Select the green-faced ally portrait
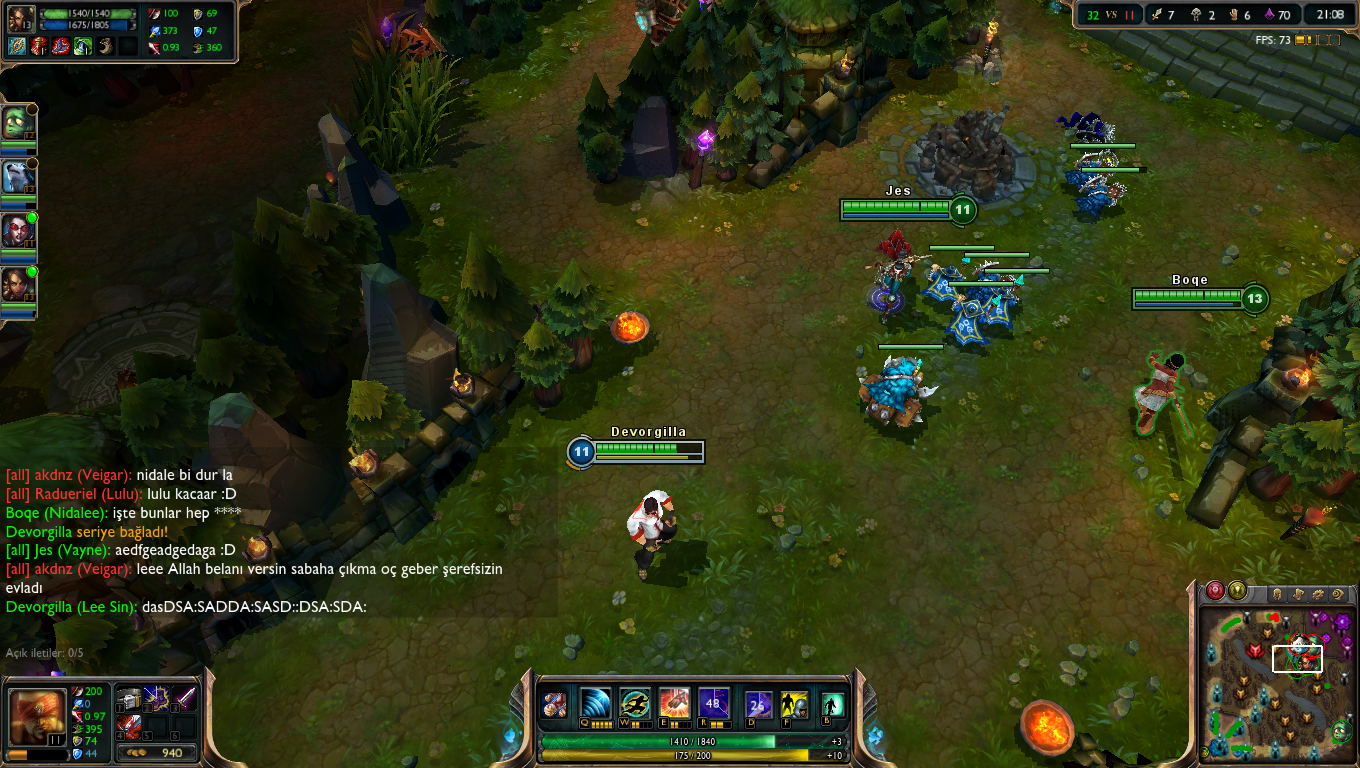This screenshot has height=768, width=1360. coord(18,123)
